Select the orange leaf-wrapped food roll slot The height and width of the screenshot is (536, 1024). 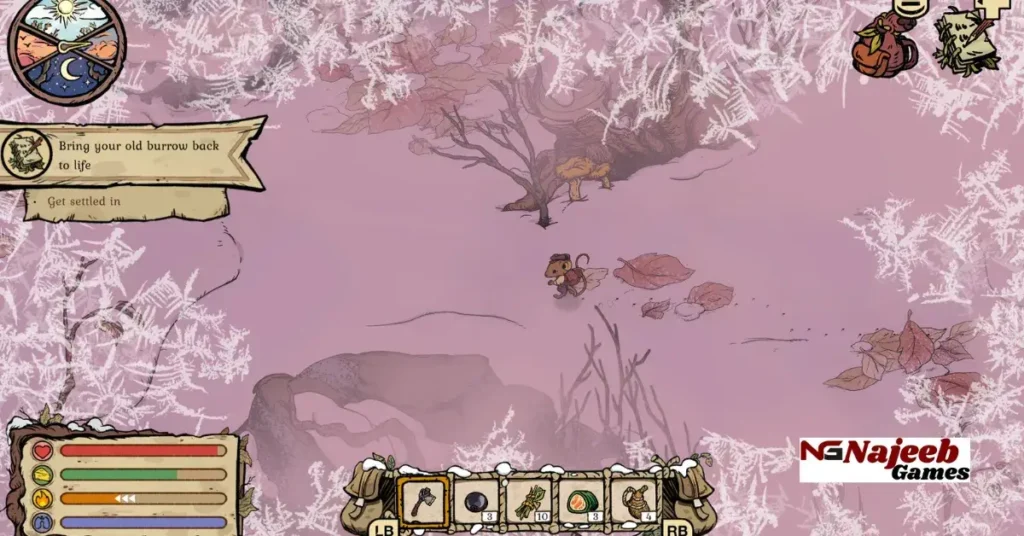[x=582, y=500]
